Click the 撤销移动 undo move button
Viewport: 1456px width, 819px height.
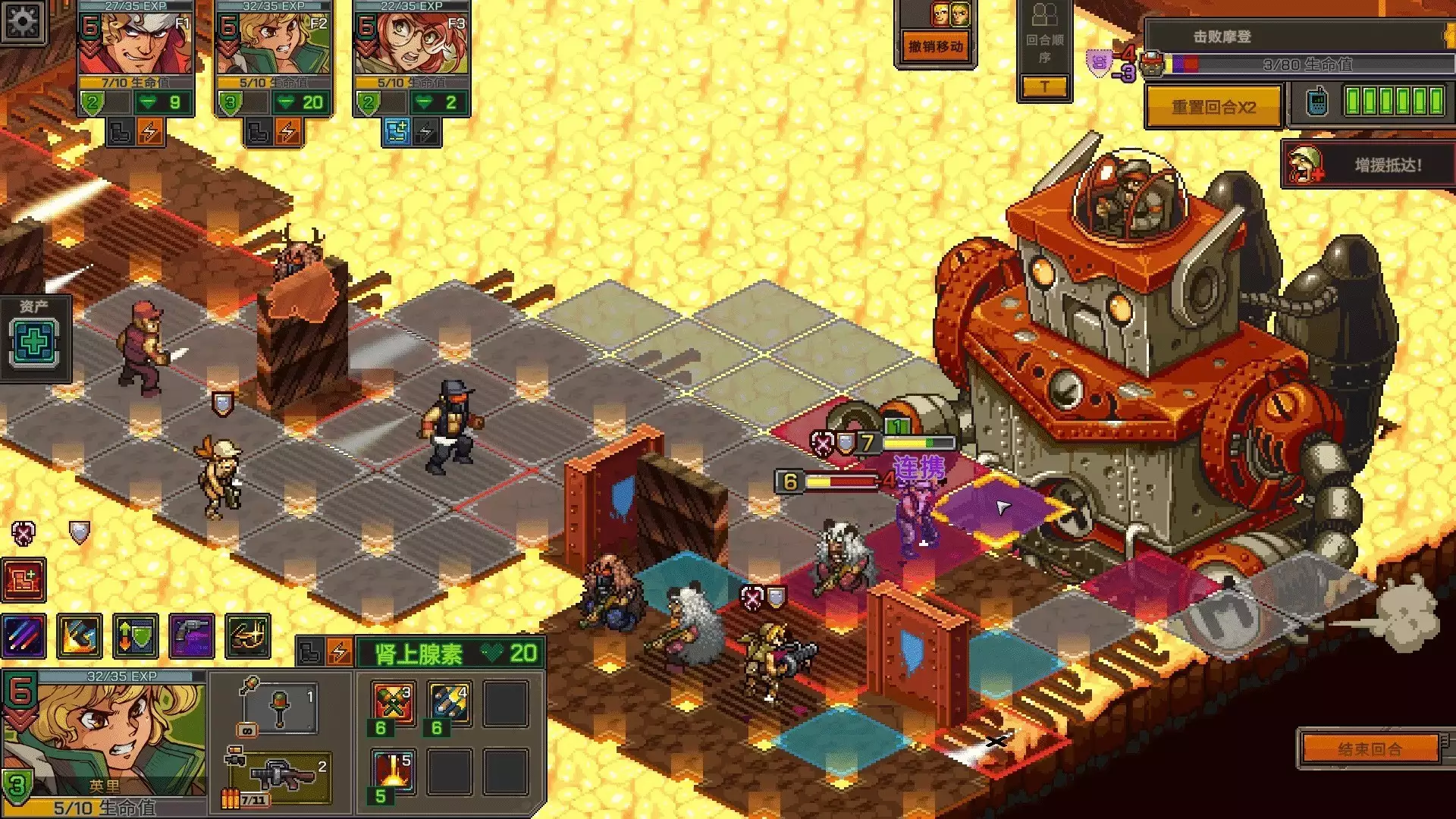tap(936, 47)
